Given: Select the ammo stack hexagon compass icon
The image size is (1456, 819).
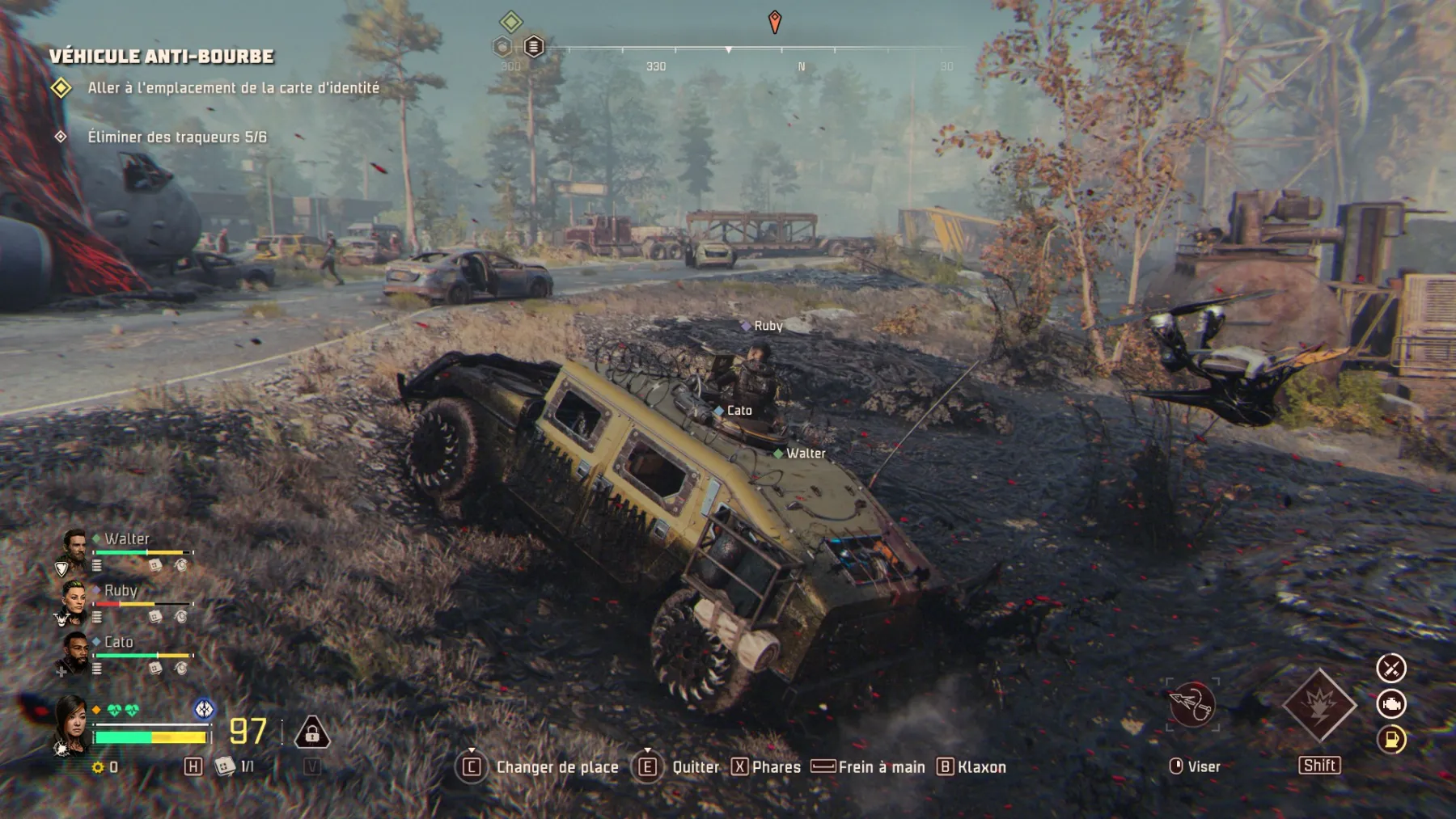Looking at the screenshot, I should pyautogui.click(x=533, y=47).
